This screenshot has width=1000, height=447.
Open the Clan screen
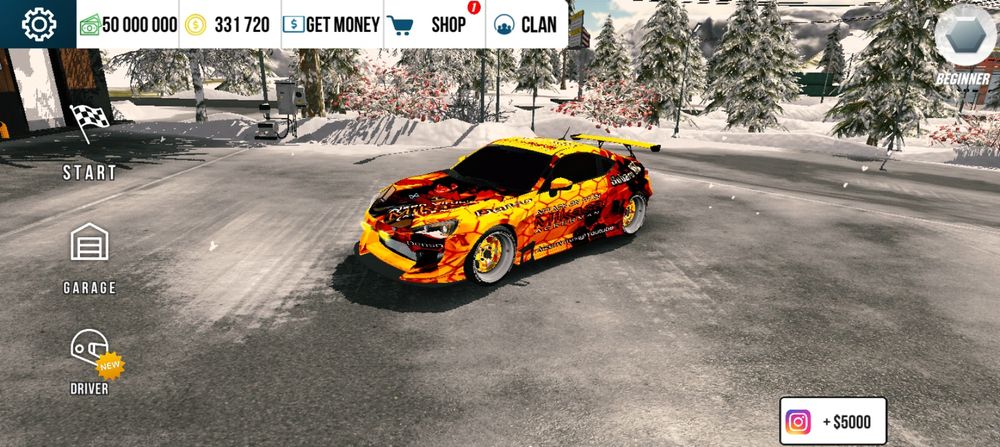[x=526, y=24]
